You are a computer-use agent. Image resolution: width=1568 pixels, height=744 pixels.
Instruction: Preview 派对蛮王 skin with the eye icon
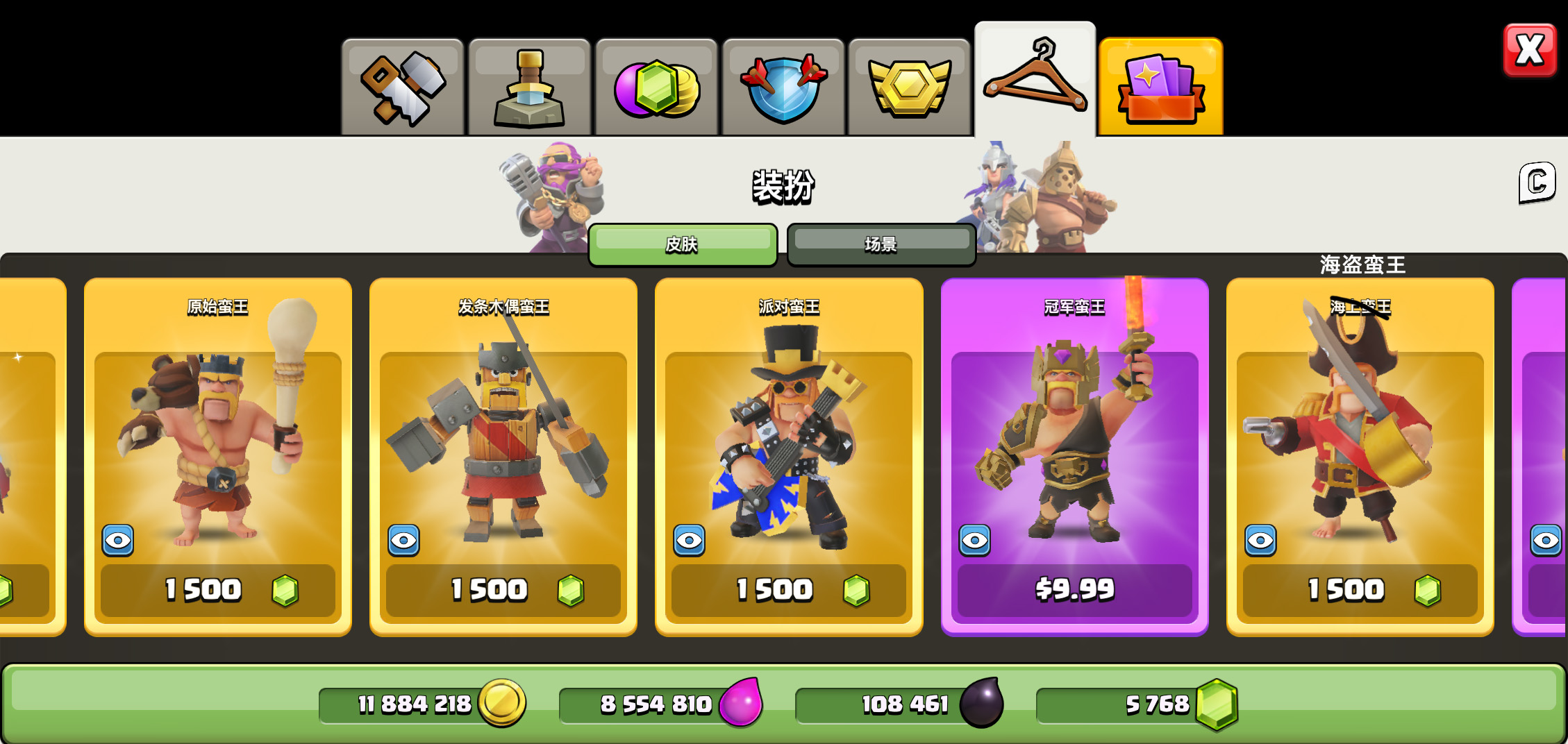click(x=689, y=540)
